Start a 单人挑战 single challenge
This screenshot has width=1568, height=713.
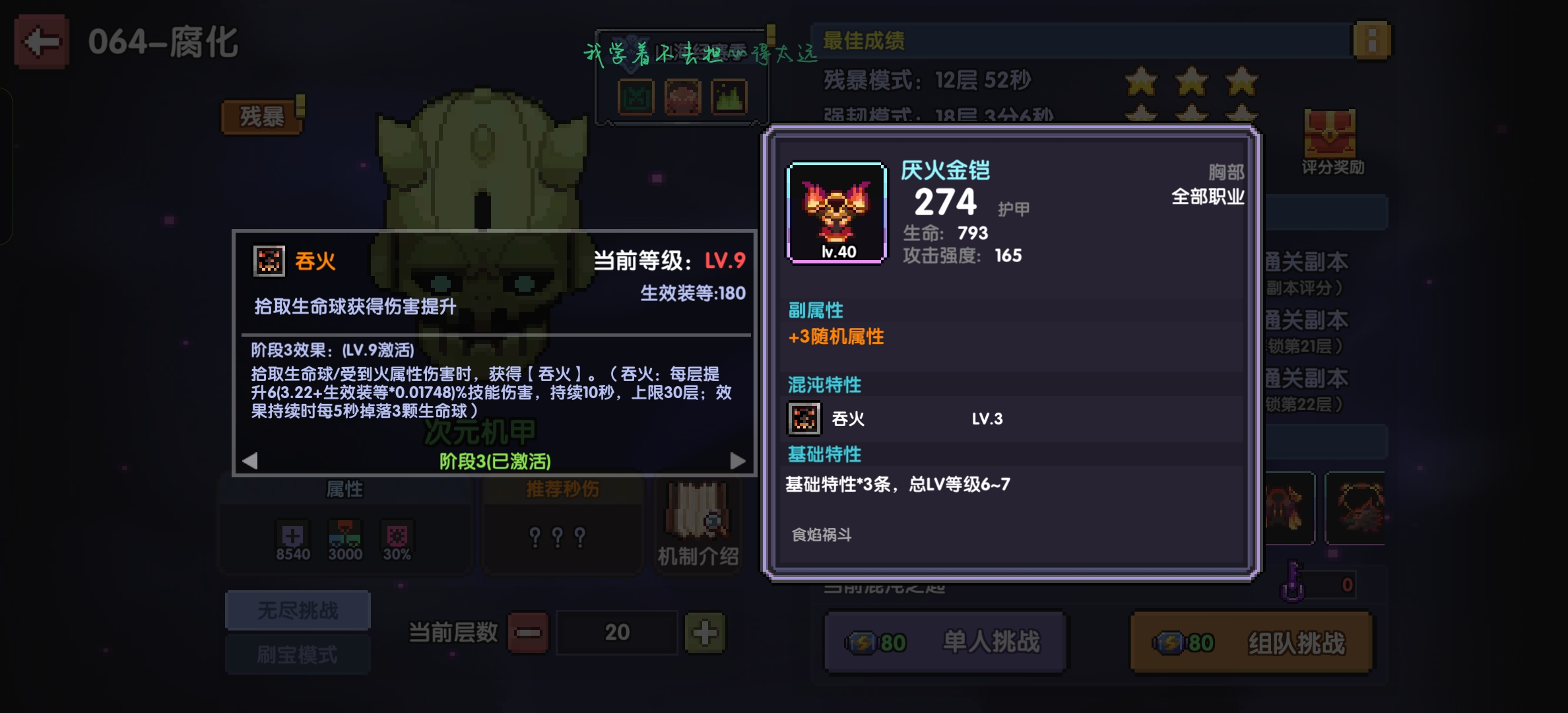945,640
